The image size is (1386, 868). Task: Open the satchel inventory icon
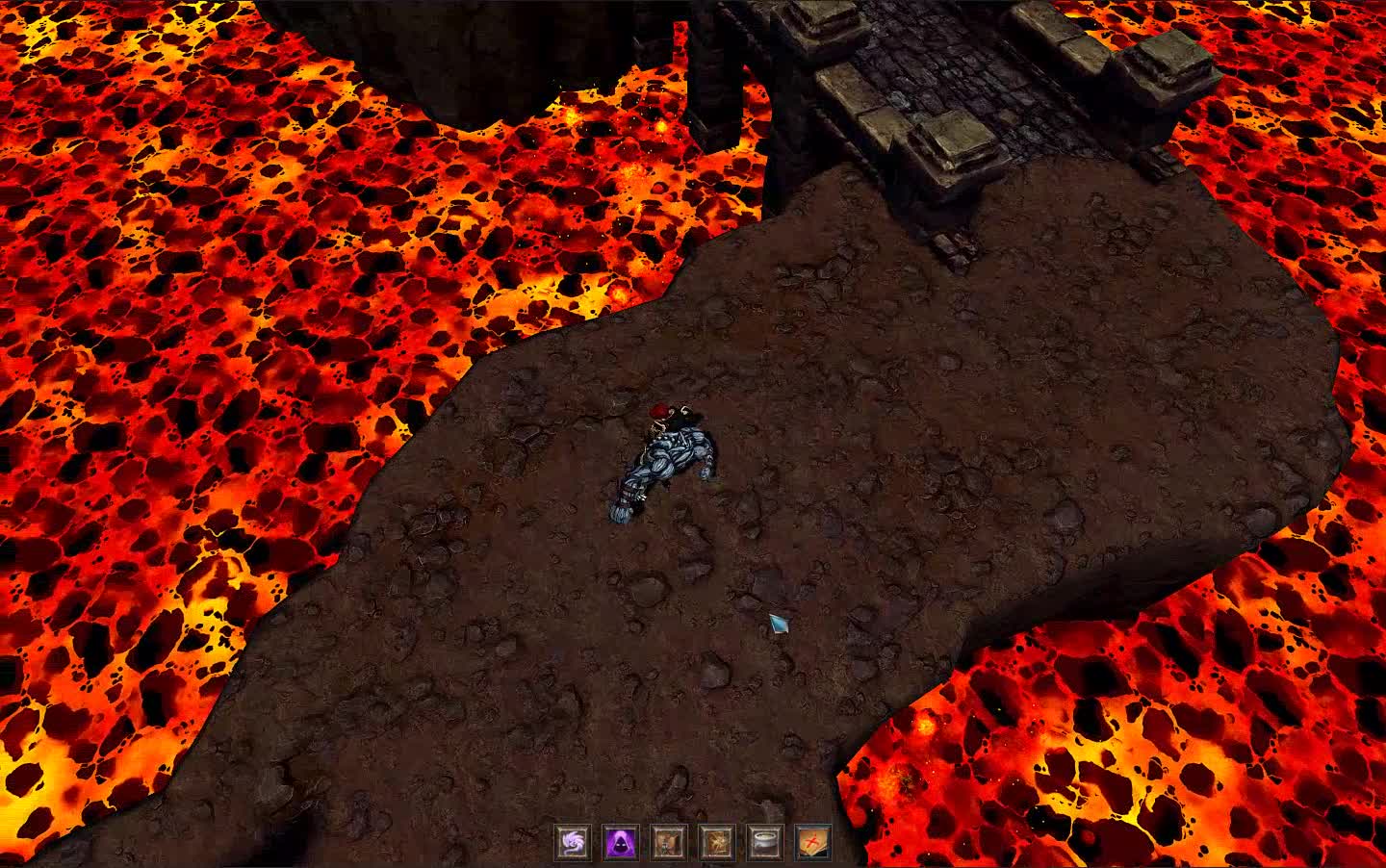(667, 844)
